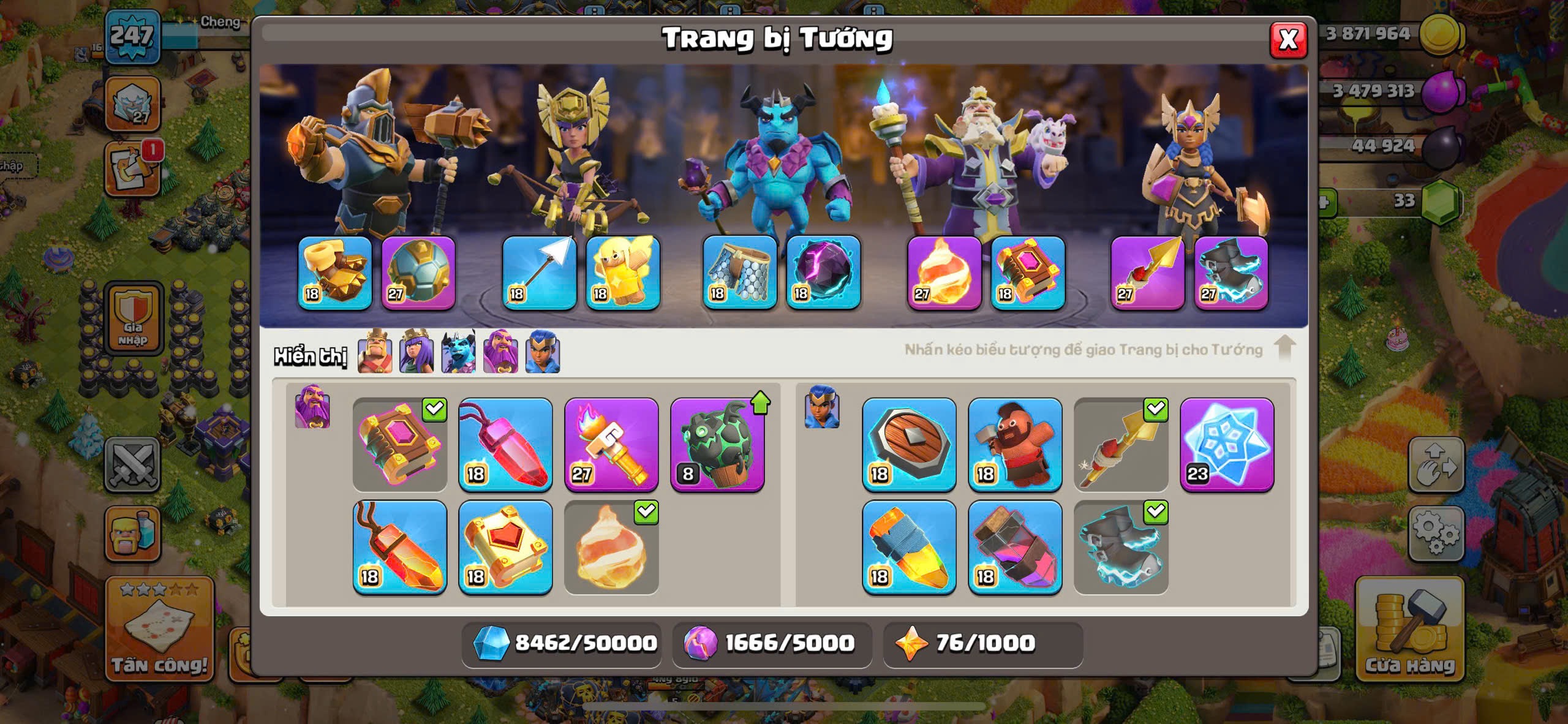The height and width of the screenshot is (724, 1568).
Task: Select the Hog Rider Puppet equipment
Action: point(1015,445)
